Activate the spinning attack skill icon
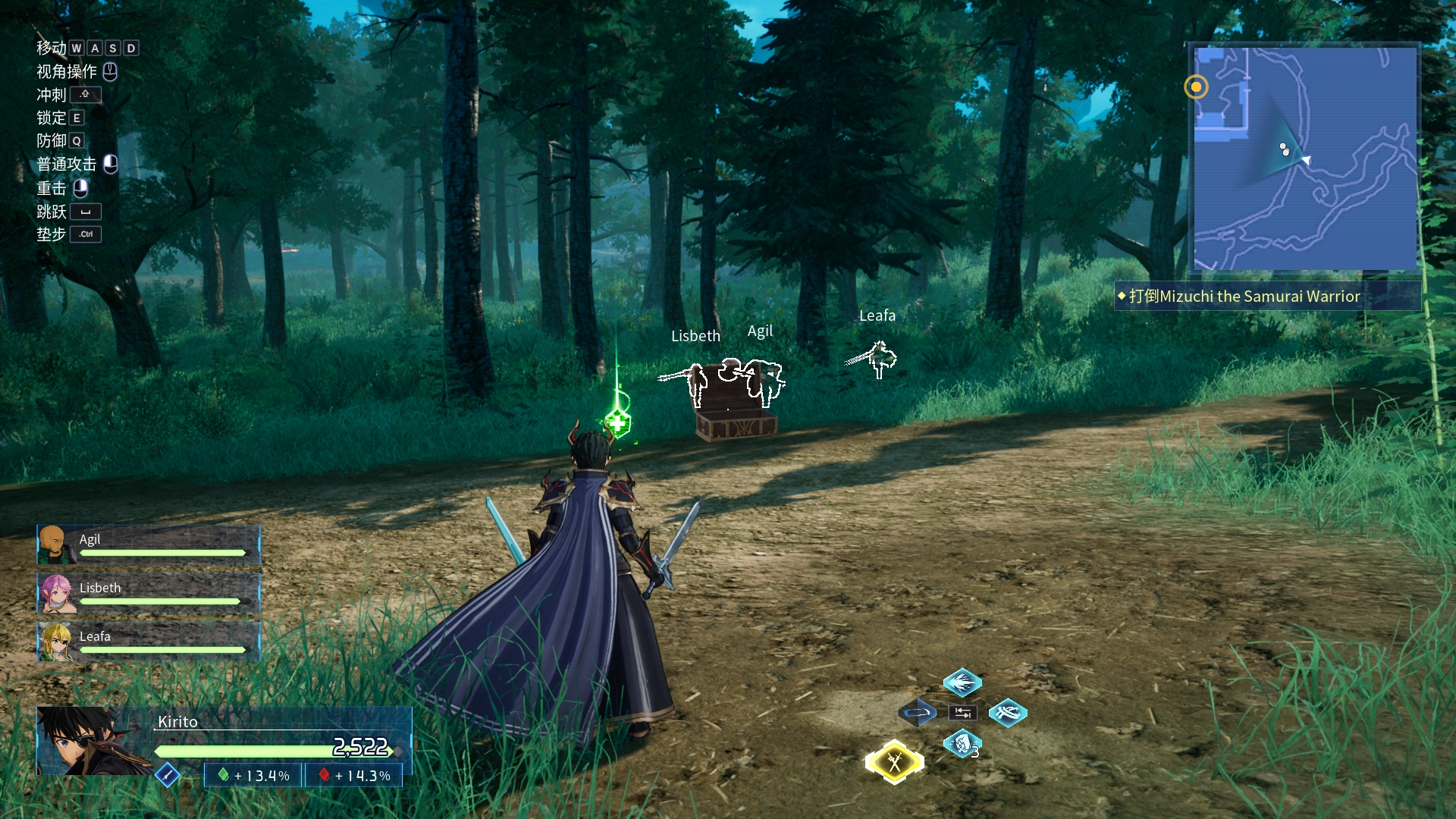 pos(1008,713)
